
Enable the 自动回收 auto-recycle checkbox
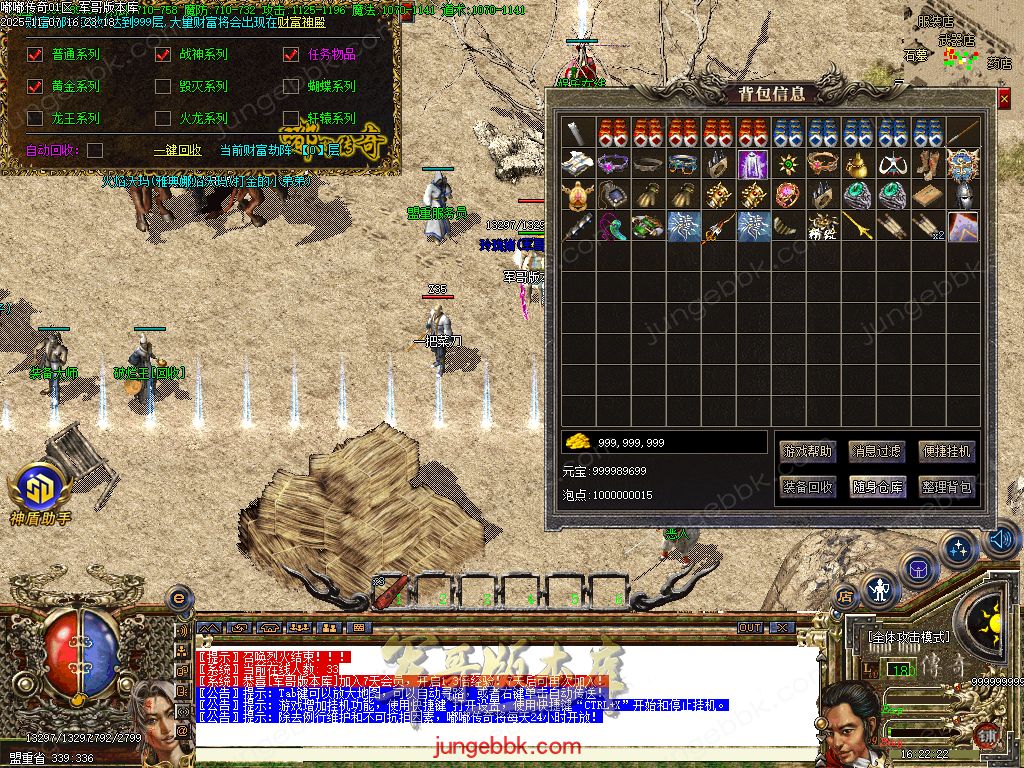pos(95,150)
